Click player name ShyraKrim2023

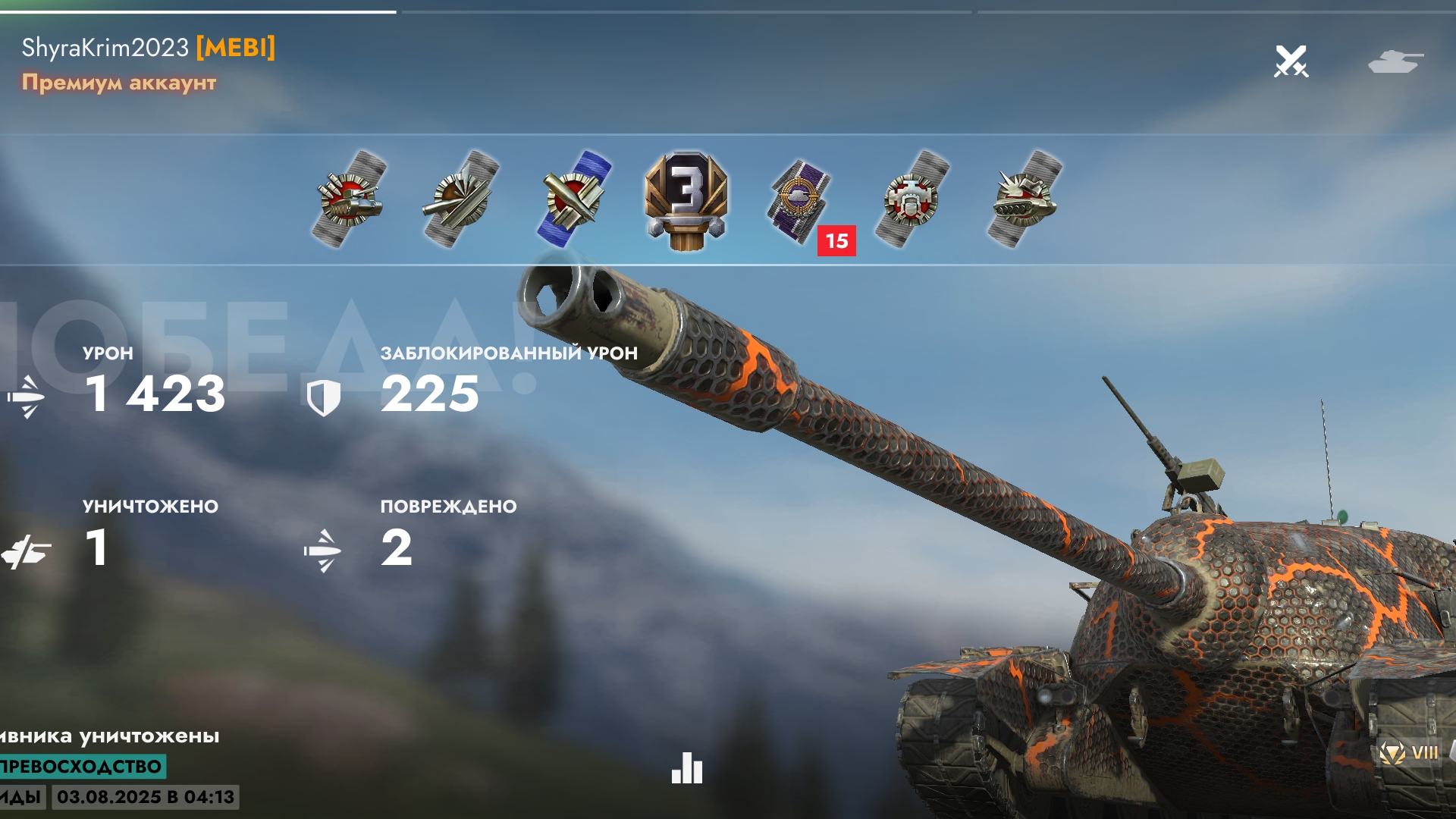(x=105, y=48)
